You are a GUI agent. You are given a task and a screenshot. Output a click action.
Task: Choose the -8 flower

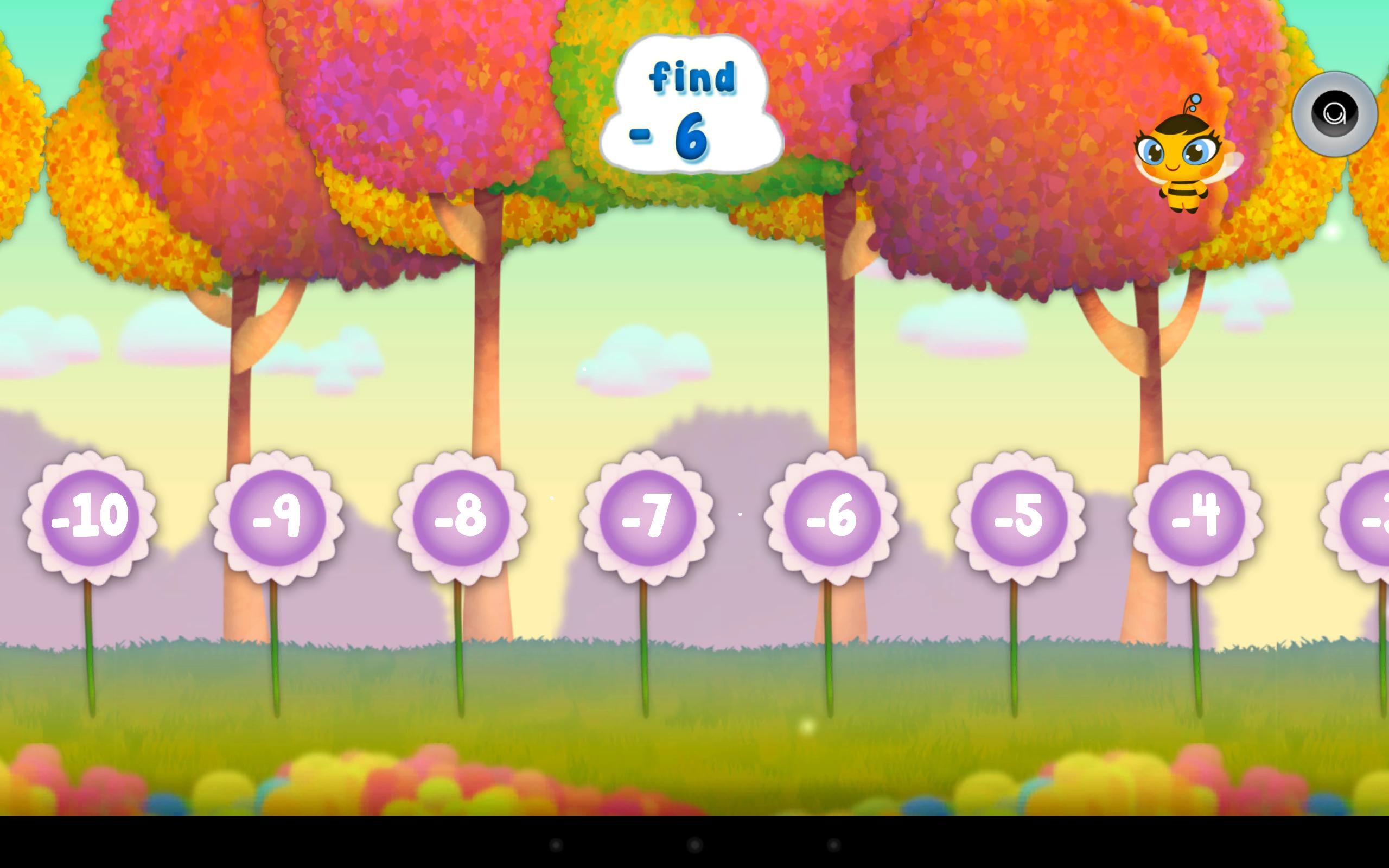point(462,515)
